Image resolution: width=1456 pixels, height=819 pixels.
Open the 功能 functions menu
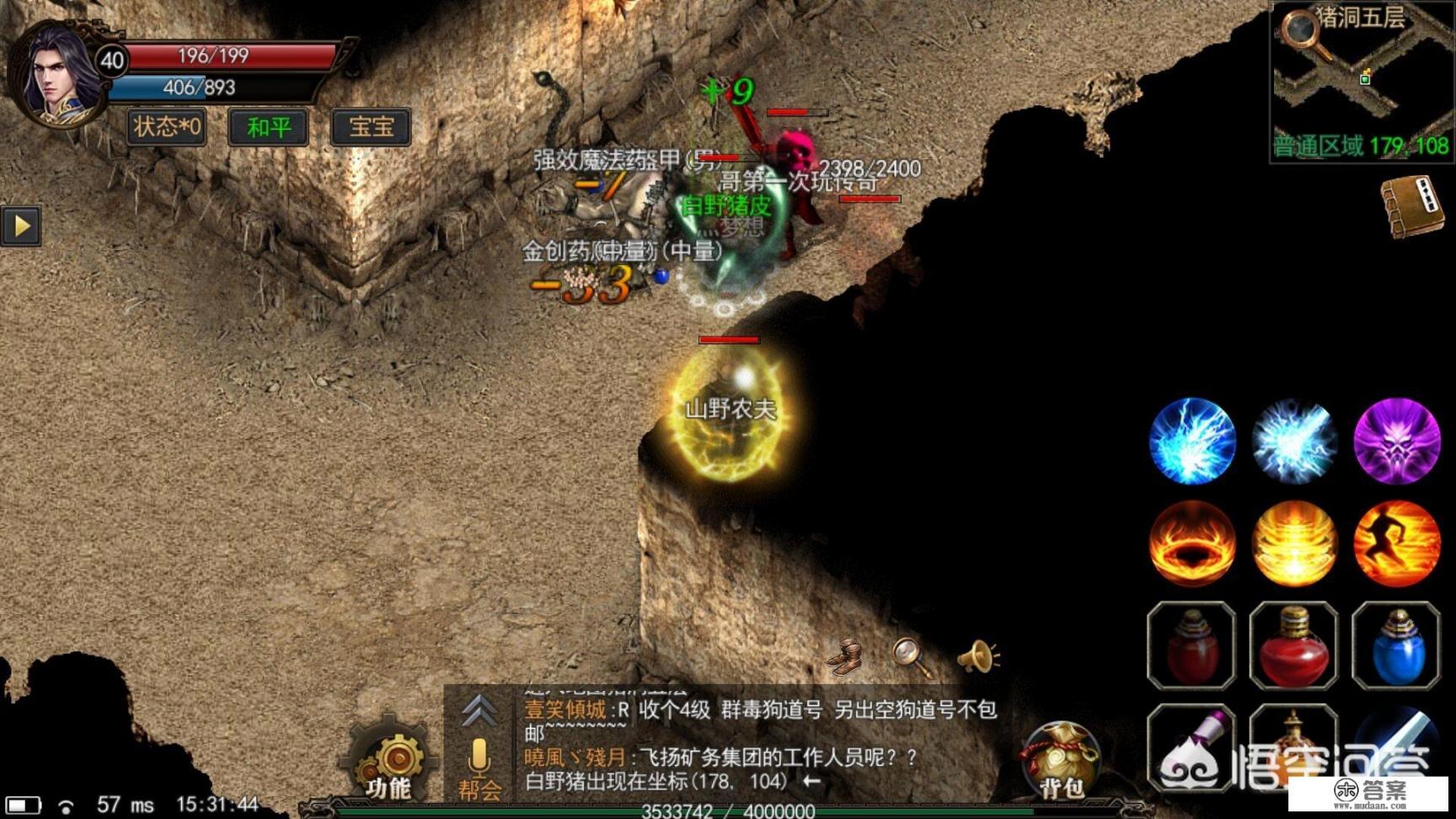393,758
